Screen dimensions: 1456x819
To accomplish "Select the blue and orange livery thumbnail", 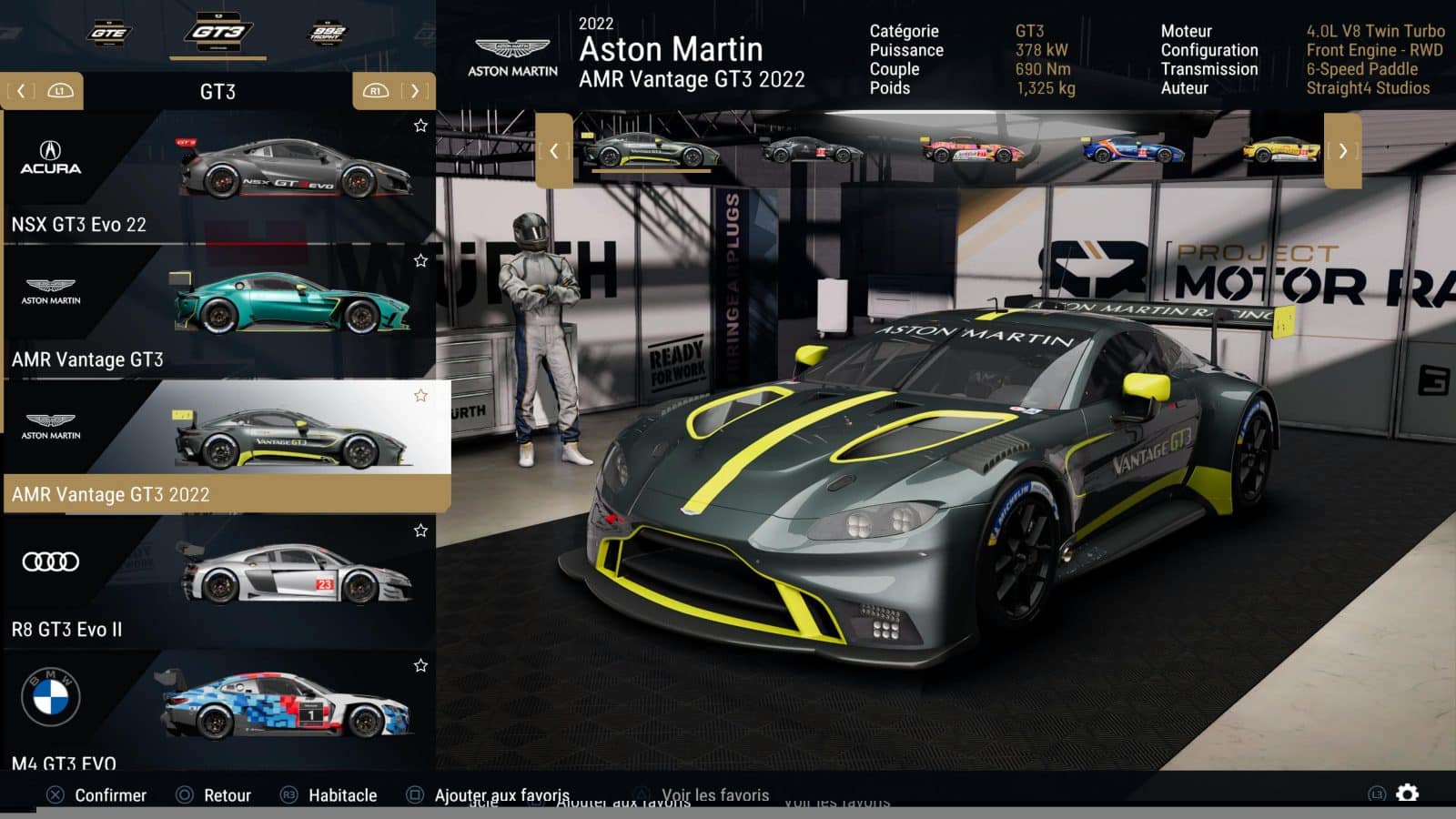I will 1132,150.
